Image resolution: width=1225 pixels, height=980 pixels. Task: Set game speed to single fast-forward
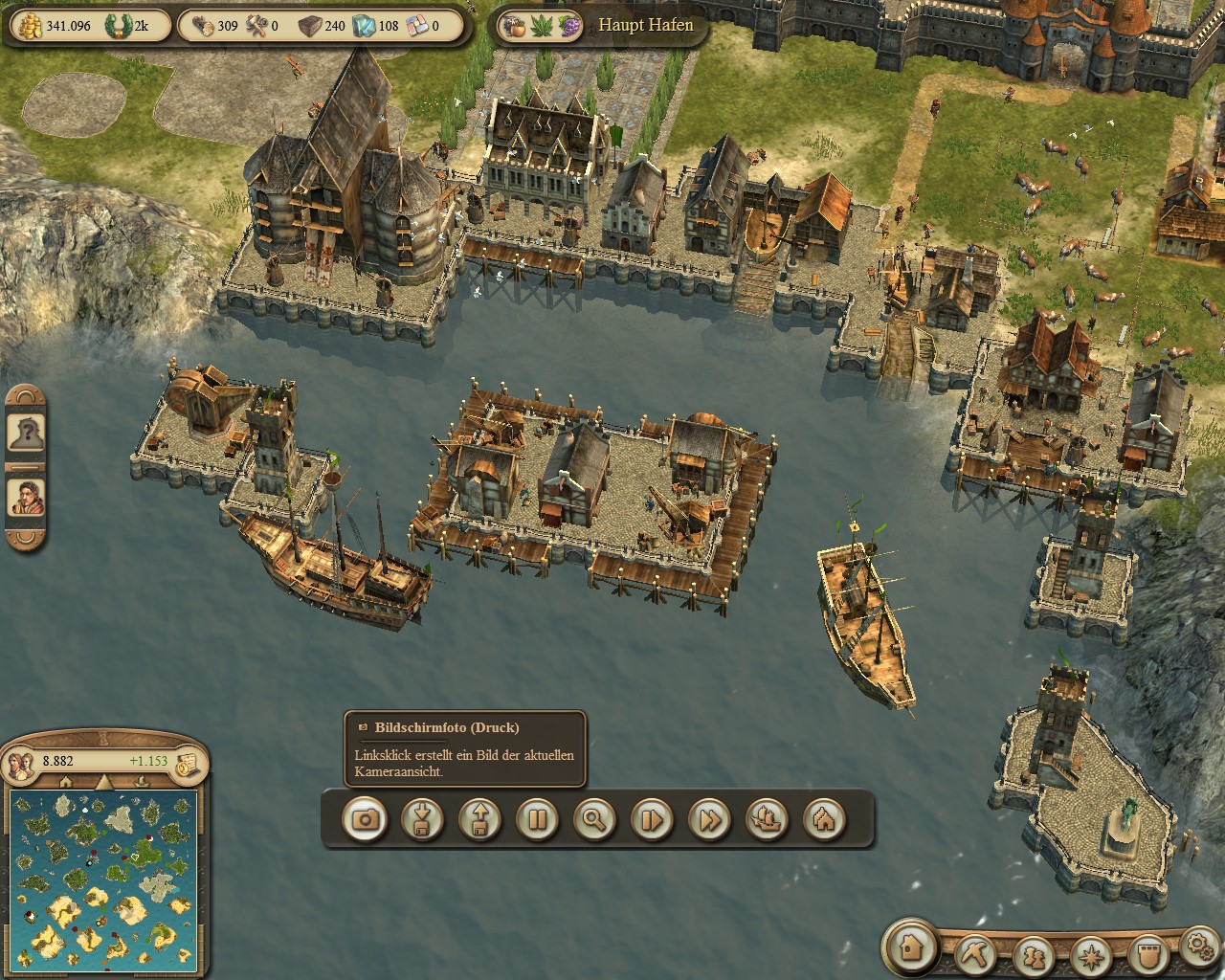[652, 819]
